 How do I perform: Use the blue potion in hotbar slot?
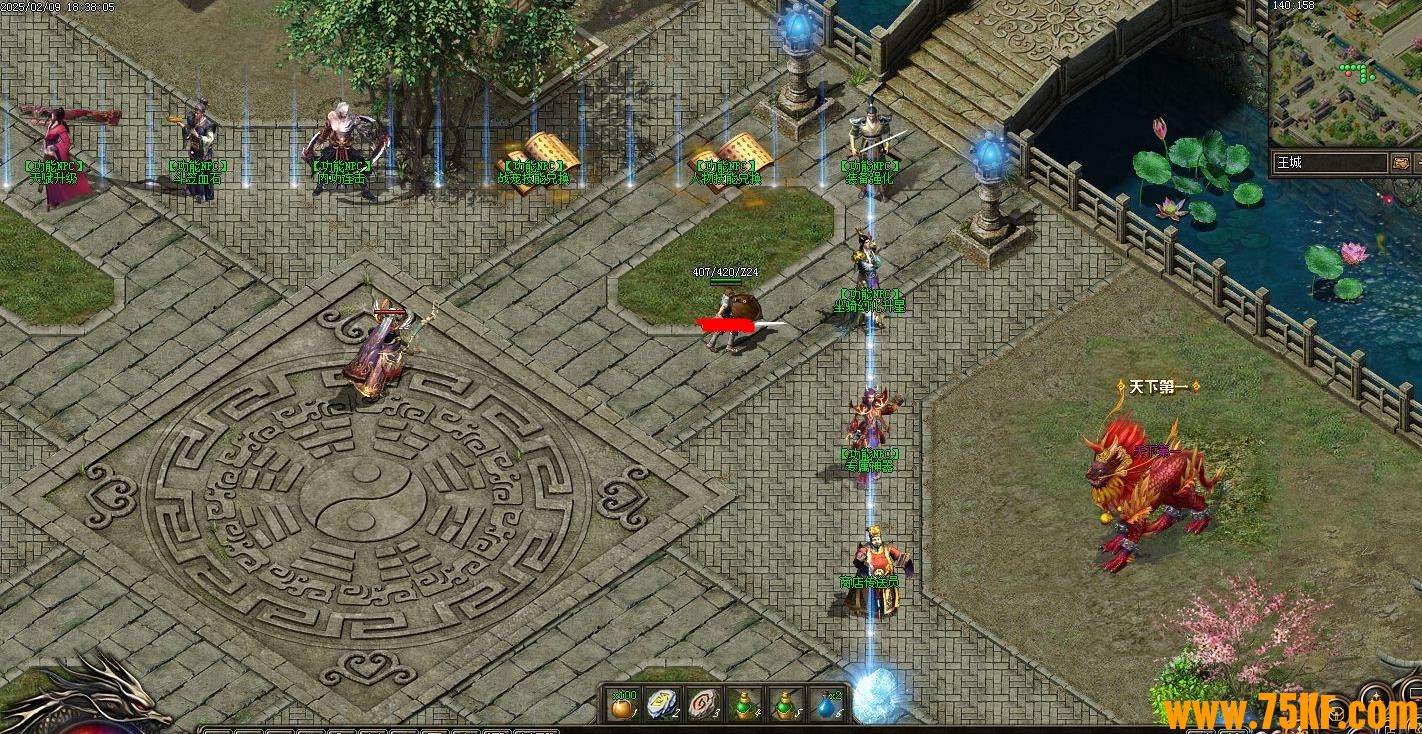[x=825, y=705]
